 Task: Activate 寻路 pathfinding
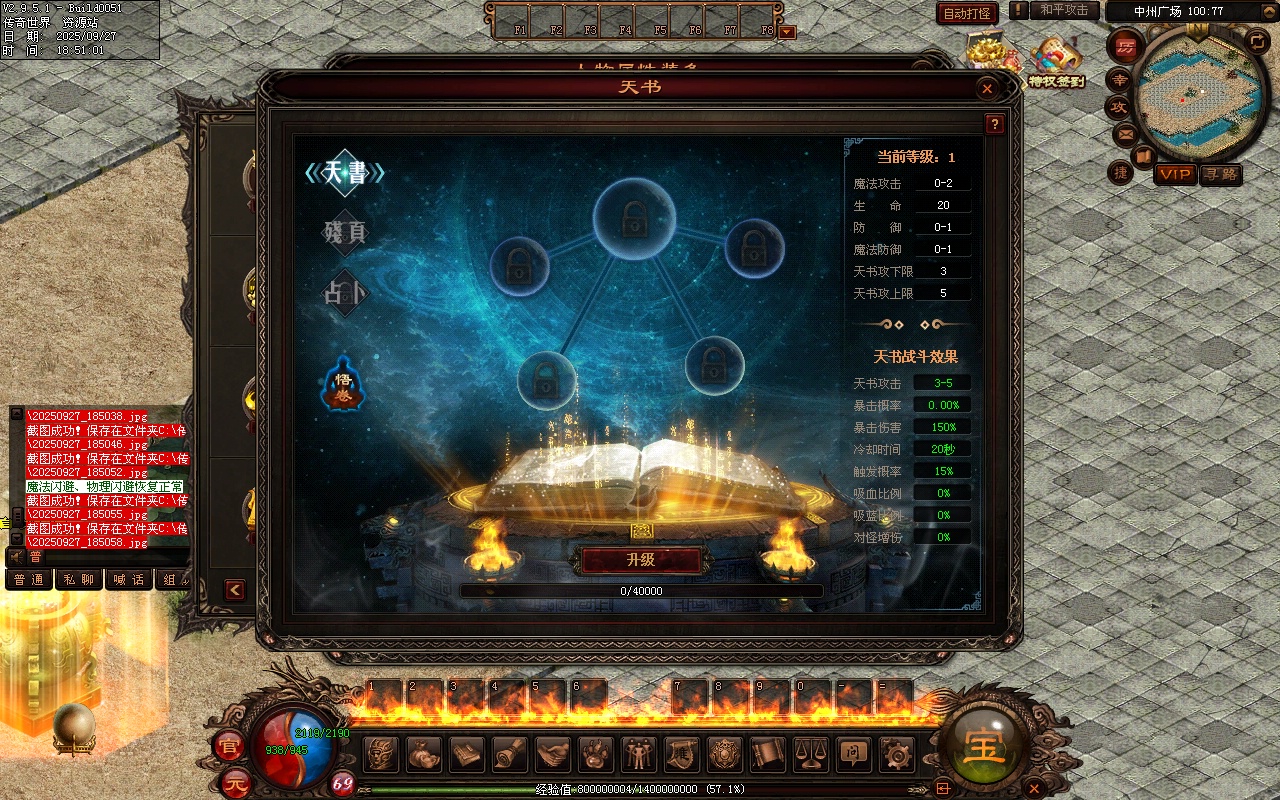1220,174
